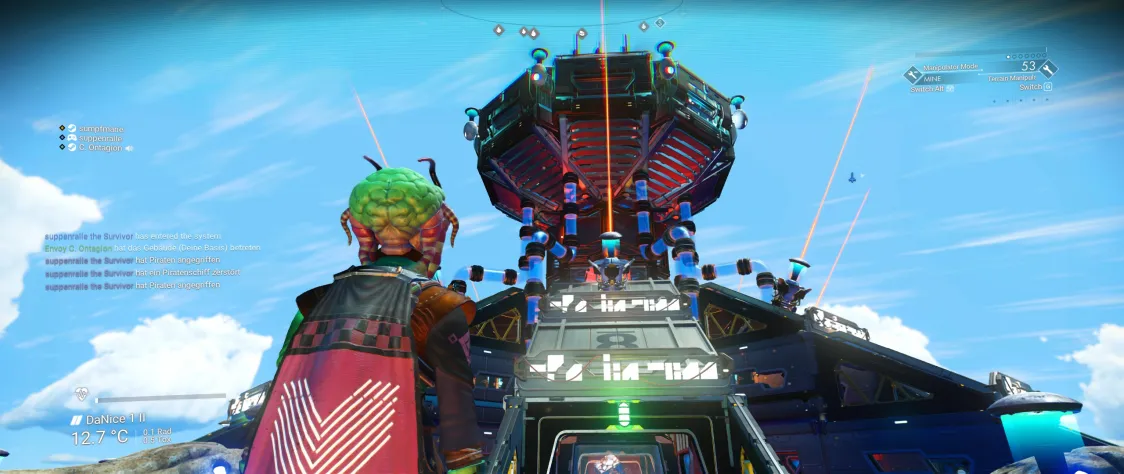The image size is (1124, 474).
Task: Choose C. Ontagion in the player list
Action: [100, 147]
